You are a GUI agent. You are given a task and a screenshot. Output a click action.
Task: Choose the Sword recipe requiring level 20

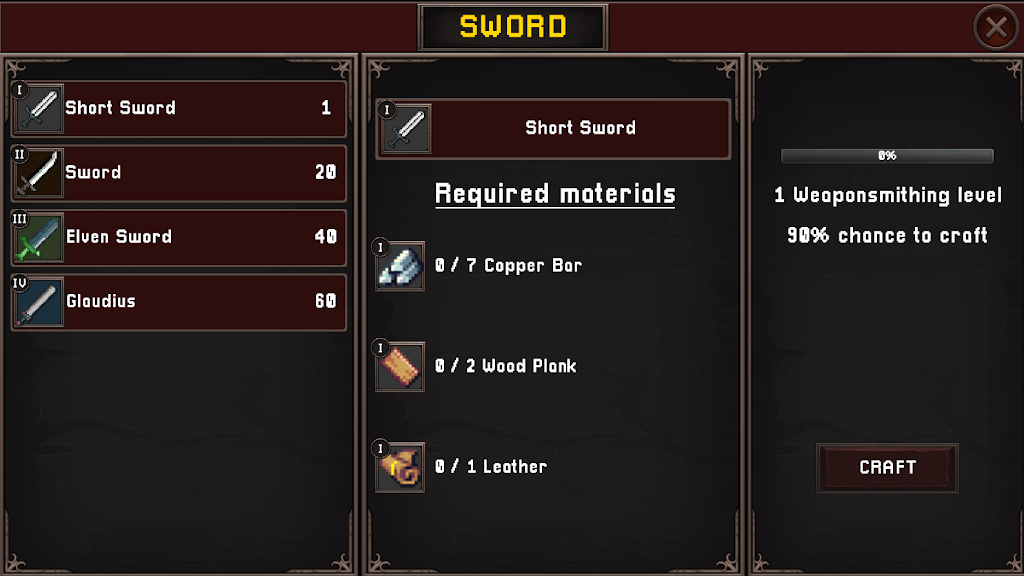pyautogui.click(x=180, y=173)
